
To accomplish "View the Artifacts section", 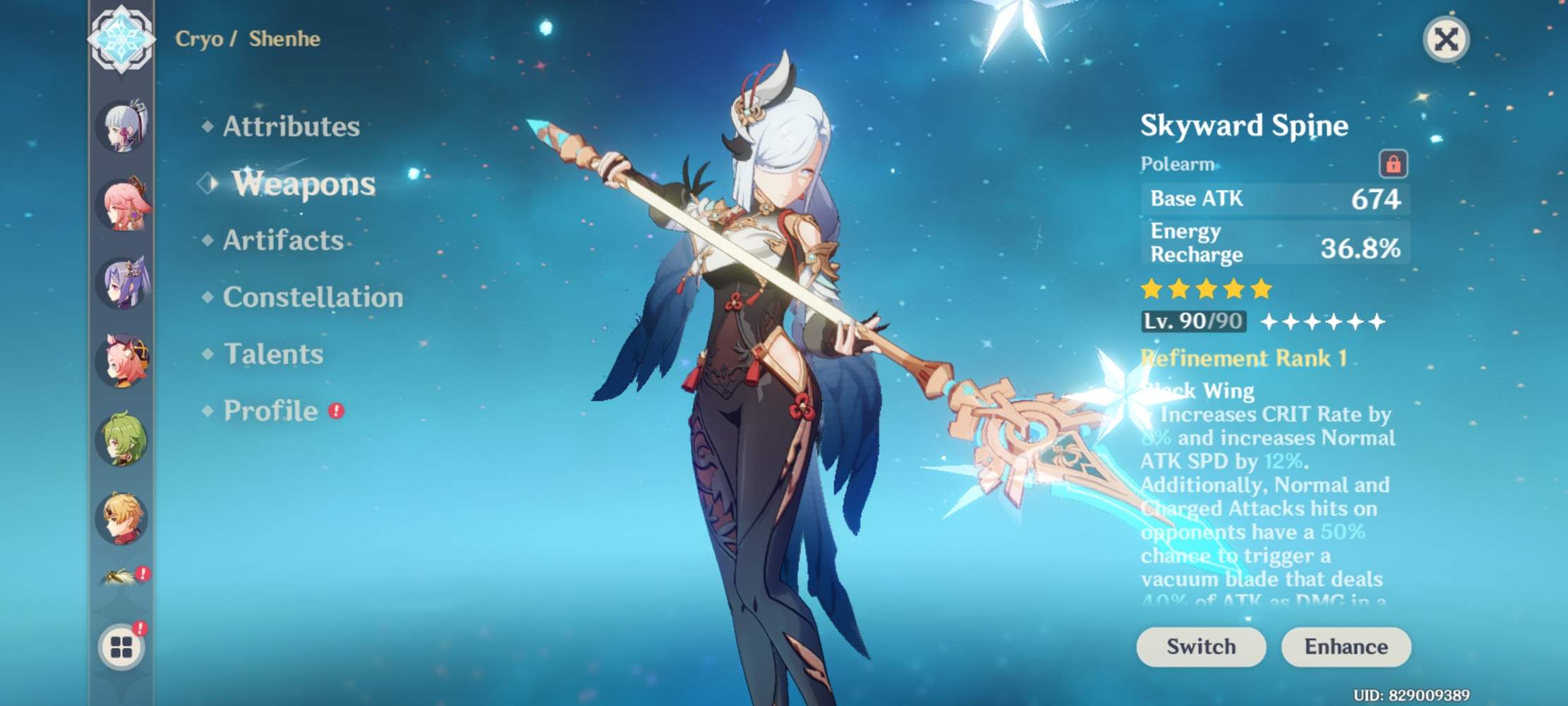I will pos(282,241).
